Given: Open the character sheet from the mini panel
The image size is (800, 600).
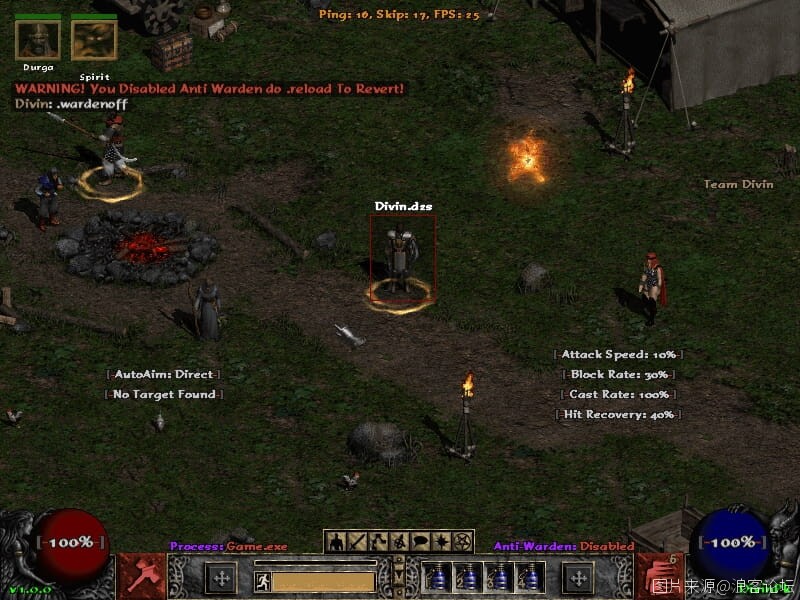Looking at the screenshot, I should point(337,542).
